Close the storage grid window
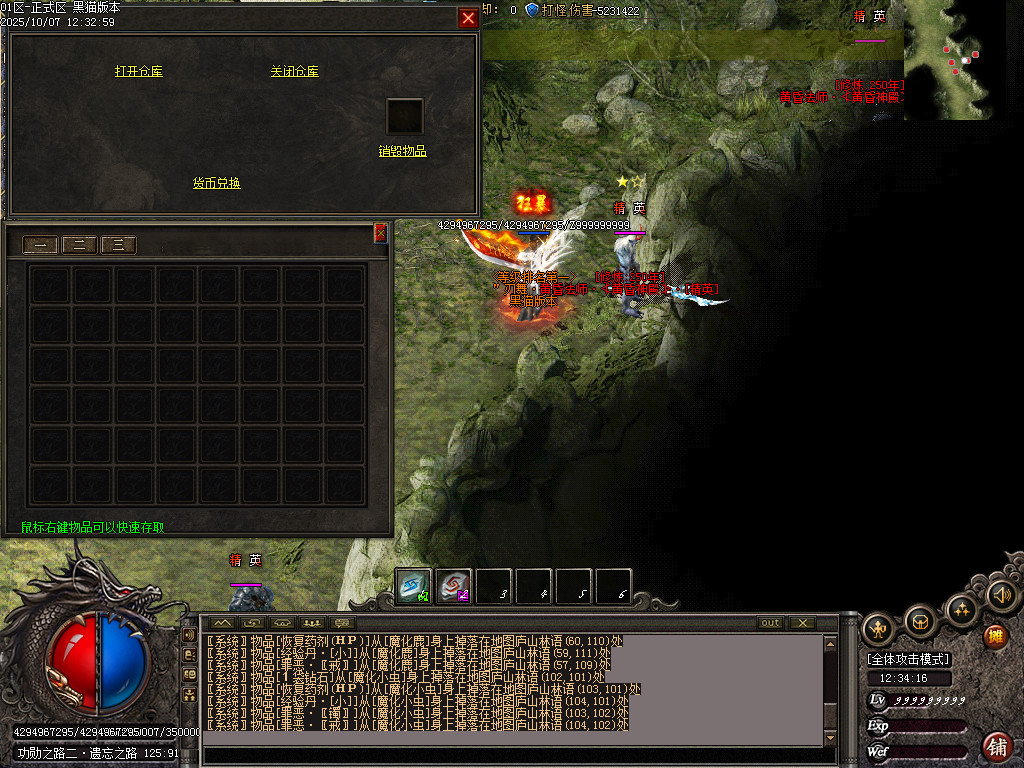The width and height of the screenshot is (1024, 768). (x=380, y=234)
